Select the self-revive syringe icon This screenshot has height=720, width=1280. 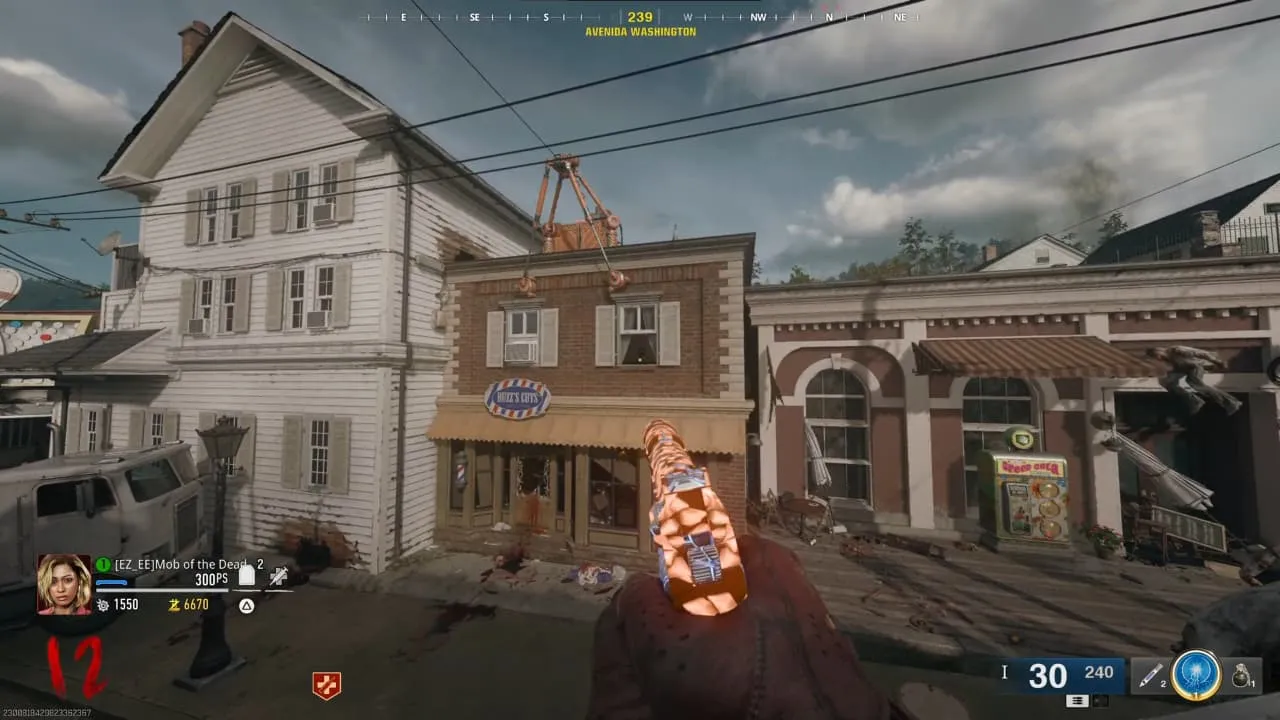pyautogui.click(x=278, y=575)
